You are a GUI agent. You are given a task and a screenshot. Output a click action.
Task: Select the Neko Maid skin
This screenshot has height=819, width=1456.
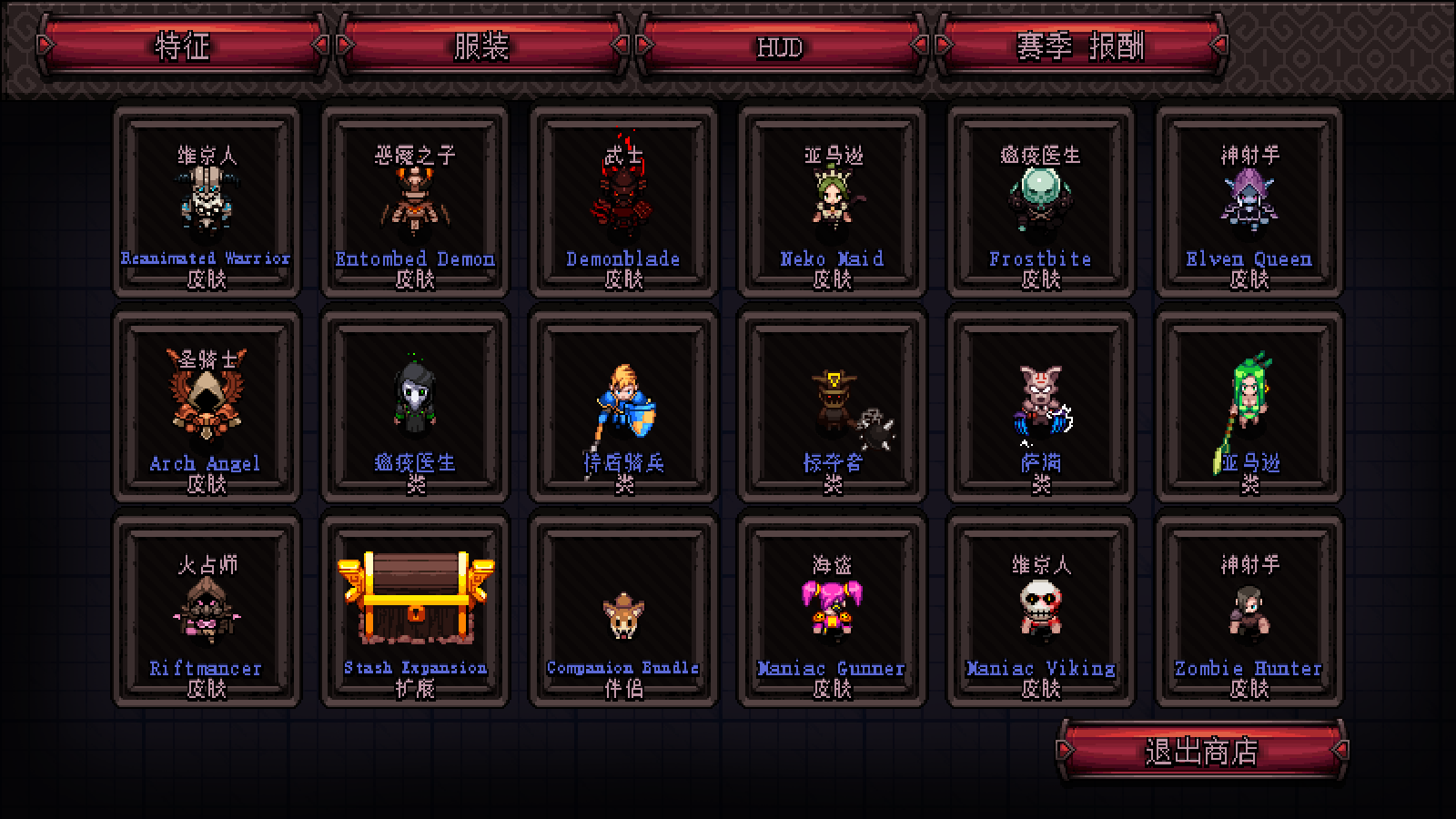(832, 203)
